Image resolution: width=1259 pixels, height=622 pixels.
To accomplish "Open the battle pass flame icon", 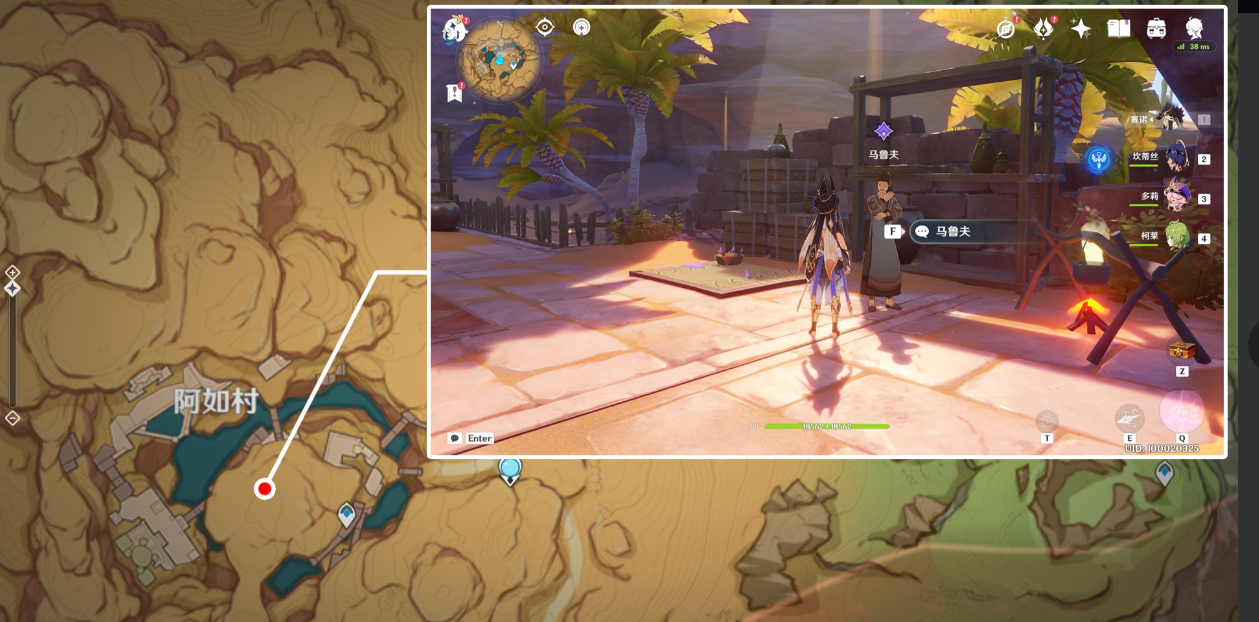I will [x=1043, y=29].
